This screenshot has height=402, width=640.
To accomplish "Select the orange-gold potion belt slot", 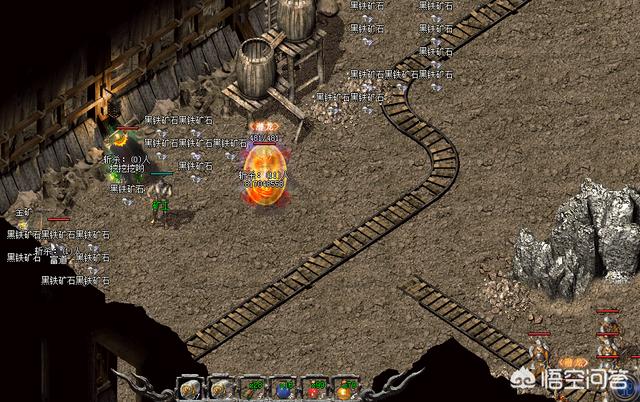I will (344, 390).
